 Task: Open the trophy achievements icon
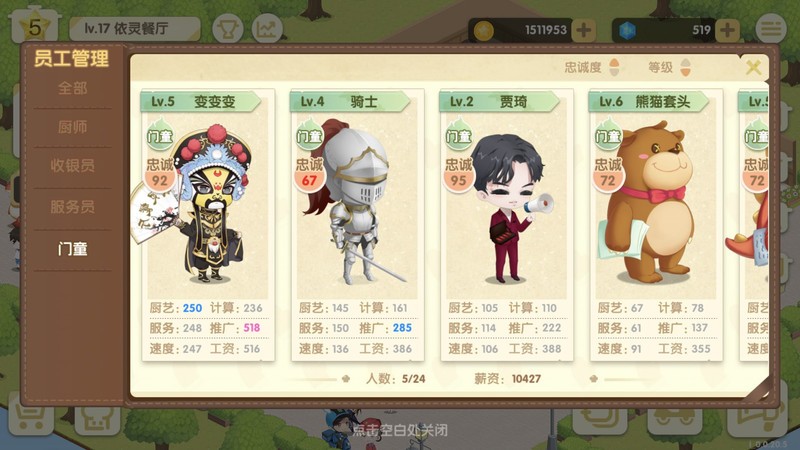pos(228,29)
